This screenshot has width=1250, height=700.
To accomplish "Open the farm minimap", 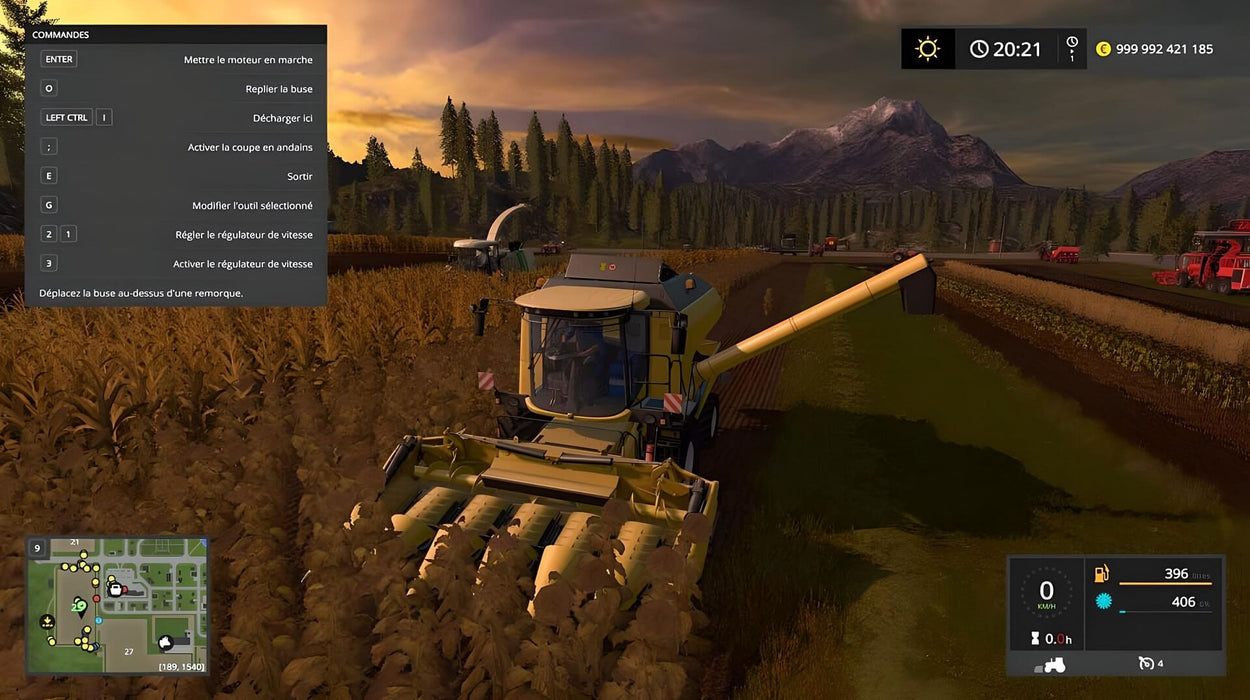I will [117, 606].
